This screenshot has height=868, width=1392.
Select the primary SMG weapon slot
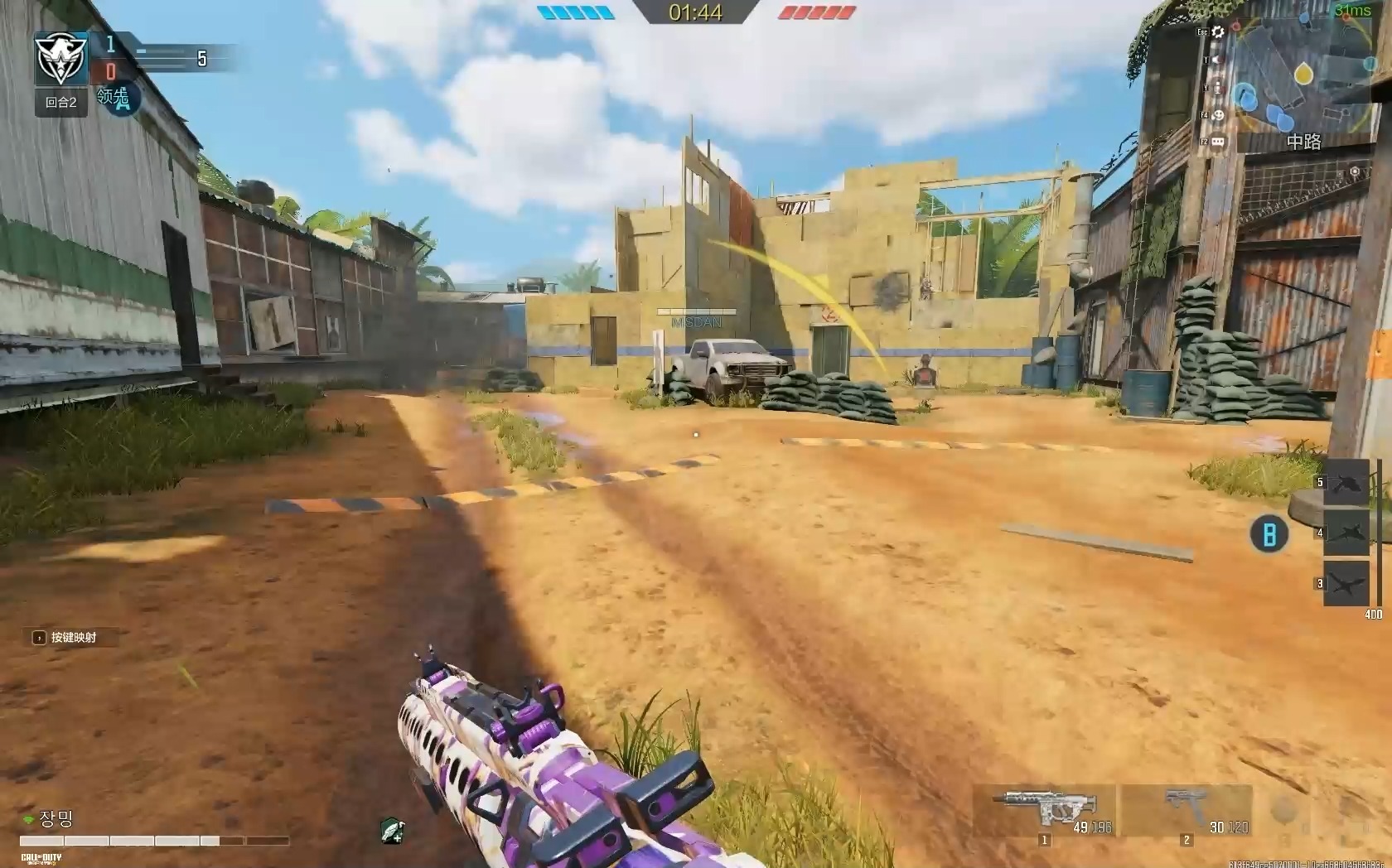1046,813
